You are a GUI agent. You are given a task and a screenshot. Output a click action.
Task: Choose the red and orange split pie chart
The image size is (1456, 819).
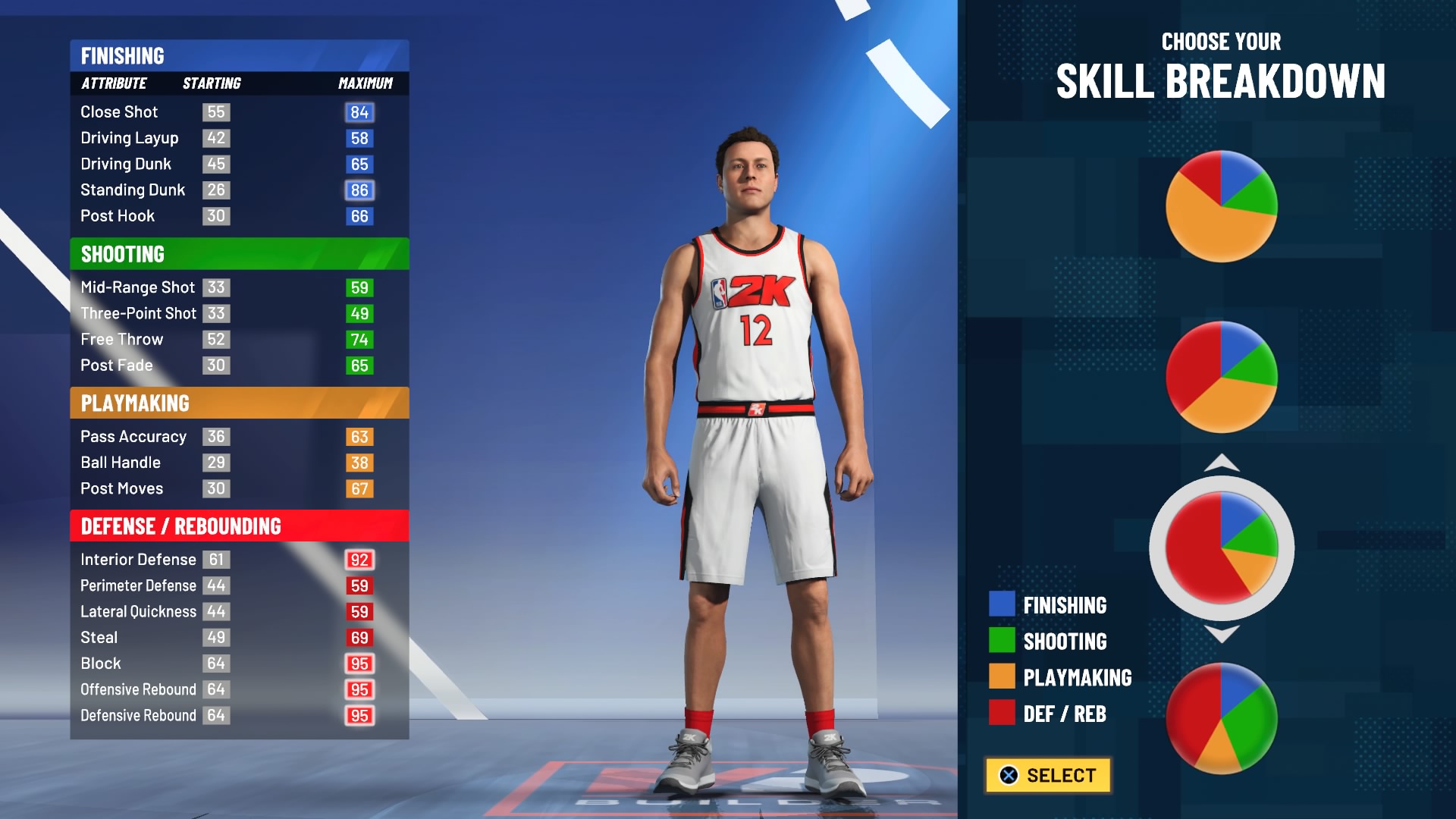pos(1221,377)
